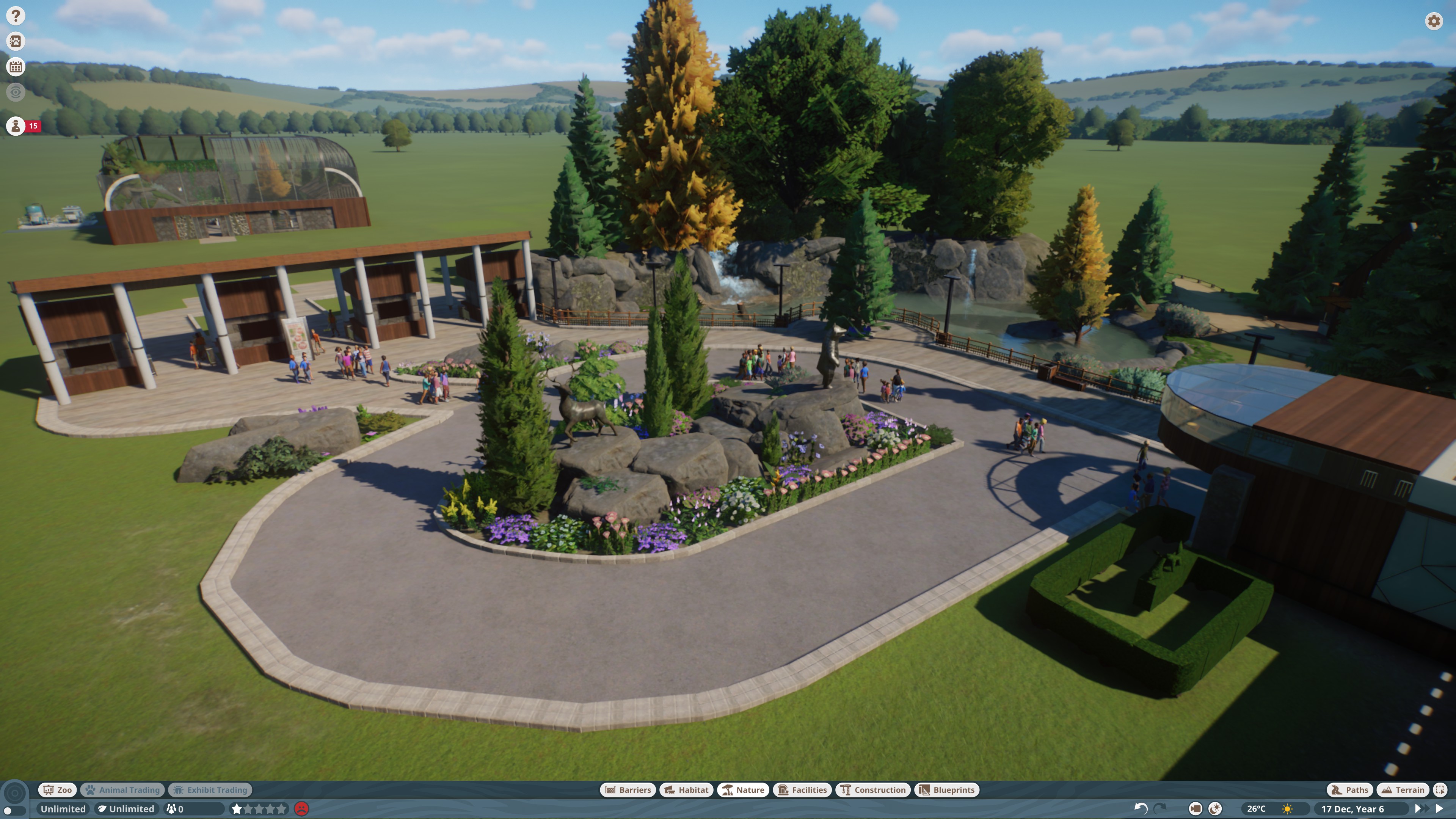Redo the last action

tap(1160, 808)
